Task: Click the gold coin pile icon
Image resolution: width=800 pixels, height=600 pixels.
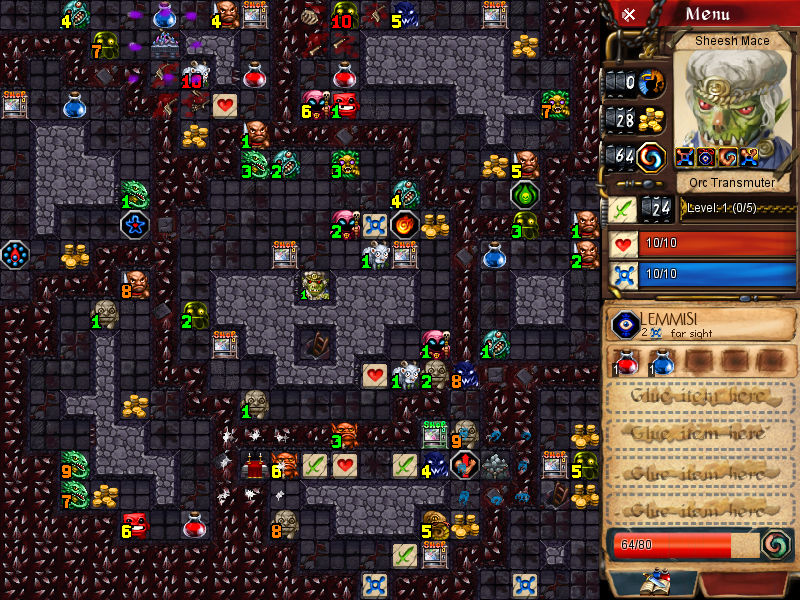Action: (x=652, y=119)
